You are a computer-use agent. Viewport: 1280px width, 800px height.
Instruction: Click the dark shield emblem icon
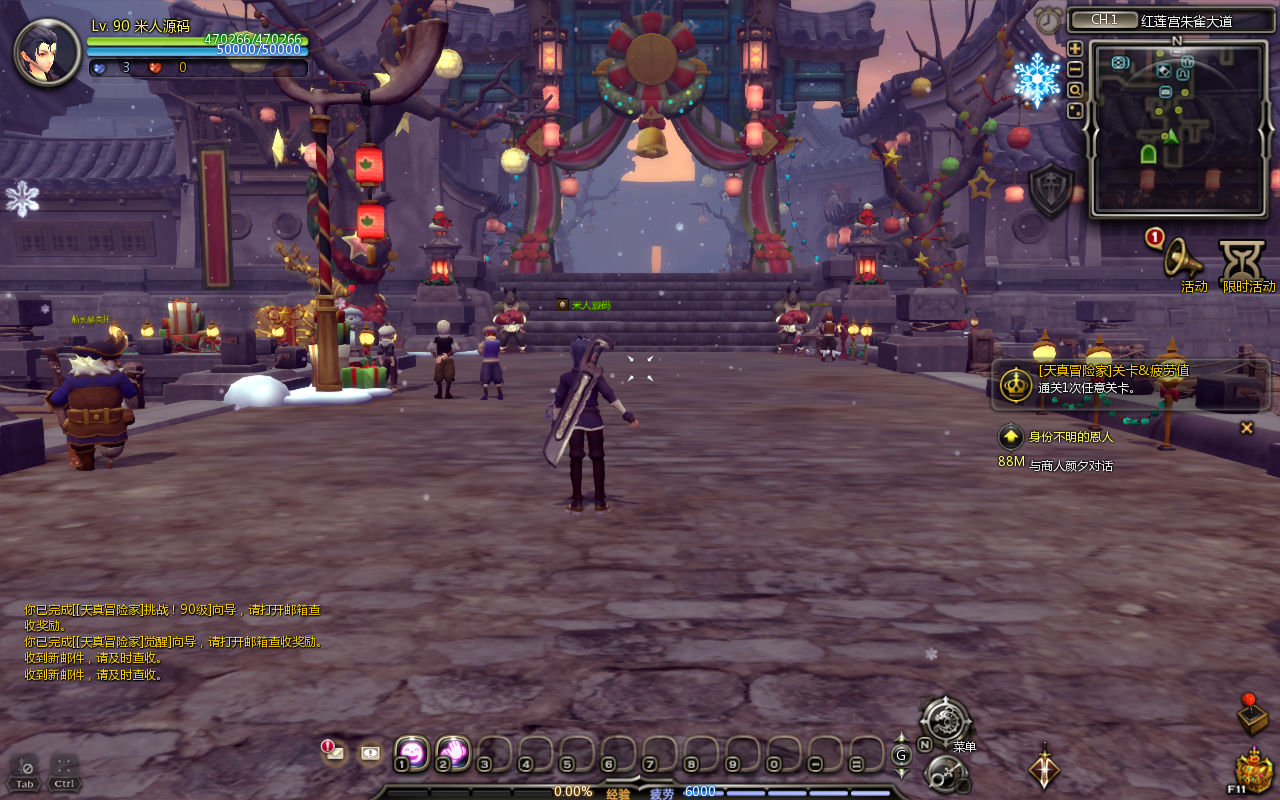pos(1051,190)
